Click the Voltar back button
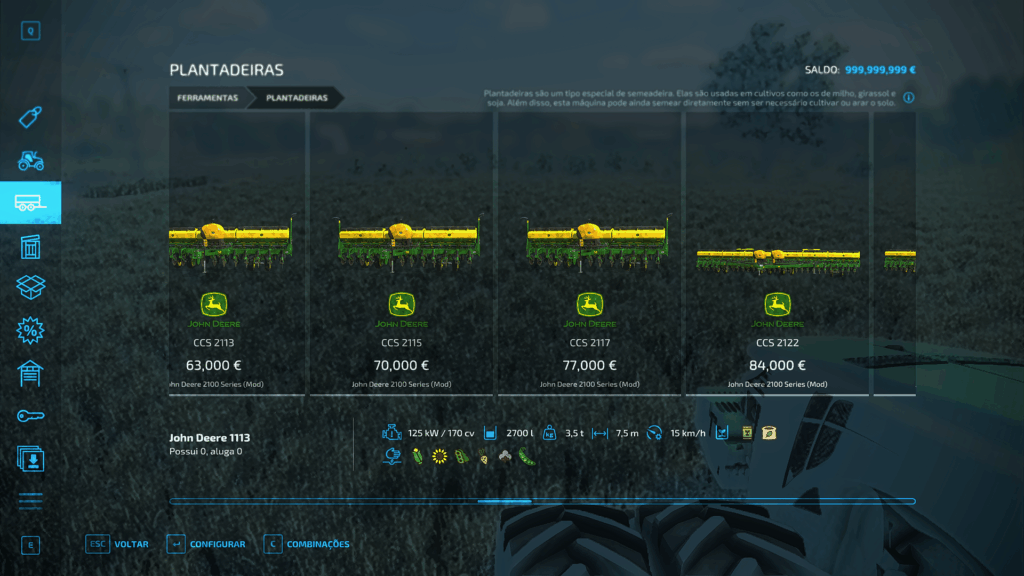Image resolution: width=1024 pixels, height=576 pixels. (118, 544)
